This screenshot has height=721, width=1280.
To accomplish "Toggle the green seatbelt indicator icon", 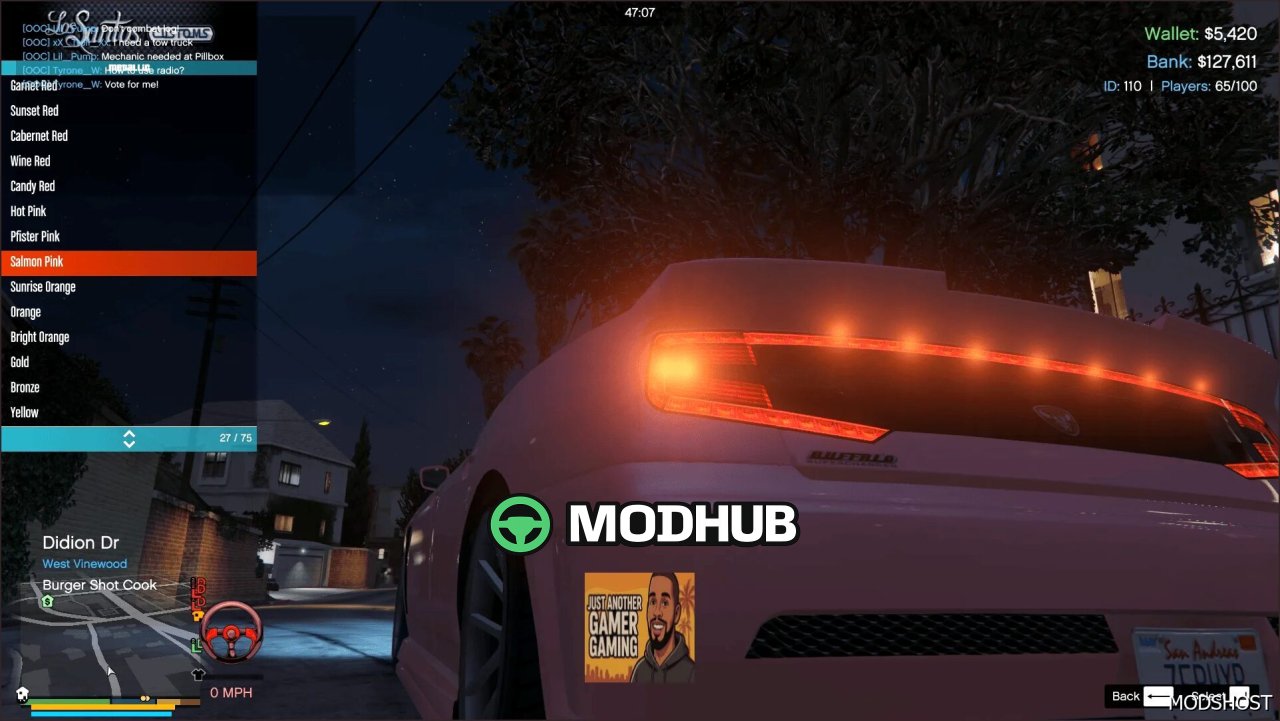I will click(x=194, y=645).
